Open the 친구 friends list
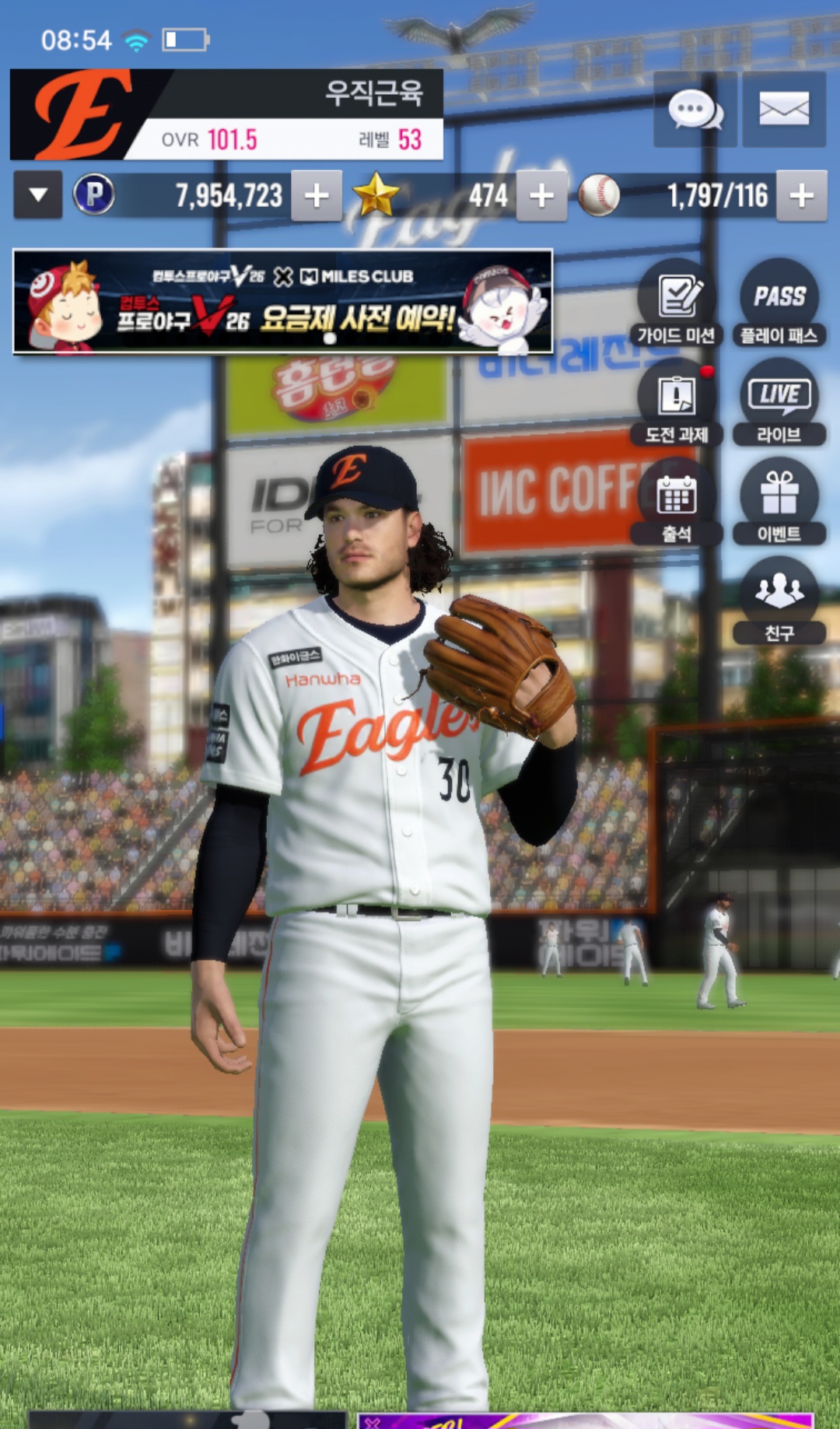Viewport: 840px width, 1429px height. [779, 601]
